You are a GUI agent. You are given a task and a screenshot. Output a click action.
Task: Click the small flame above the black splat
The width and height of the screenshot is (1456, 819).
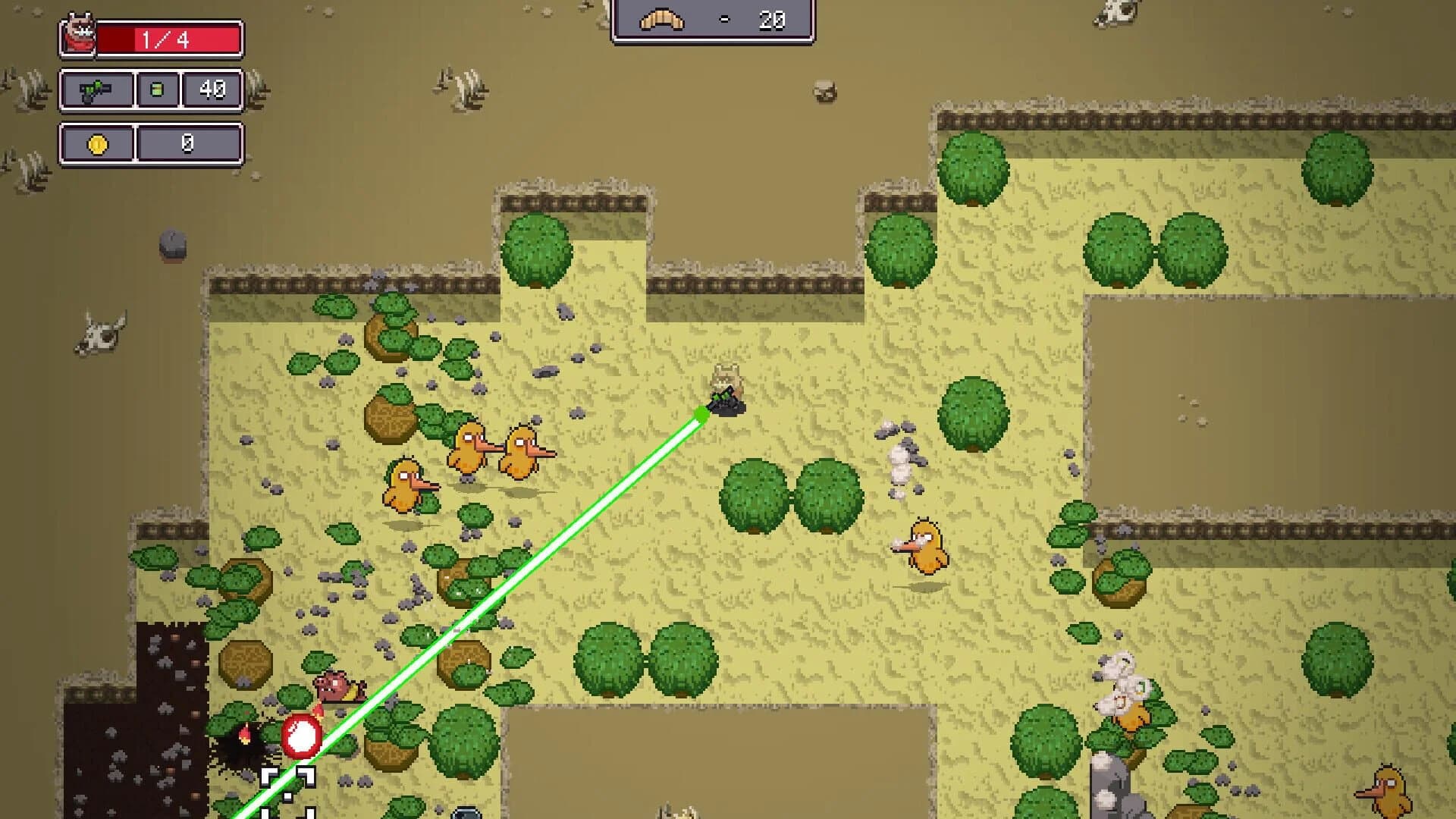[x=245, y=733]
